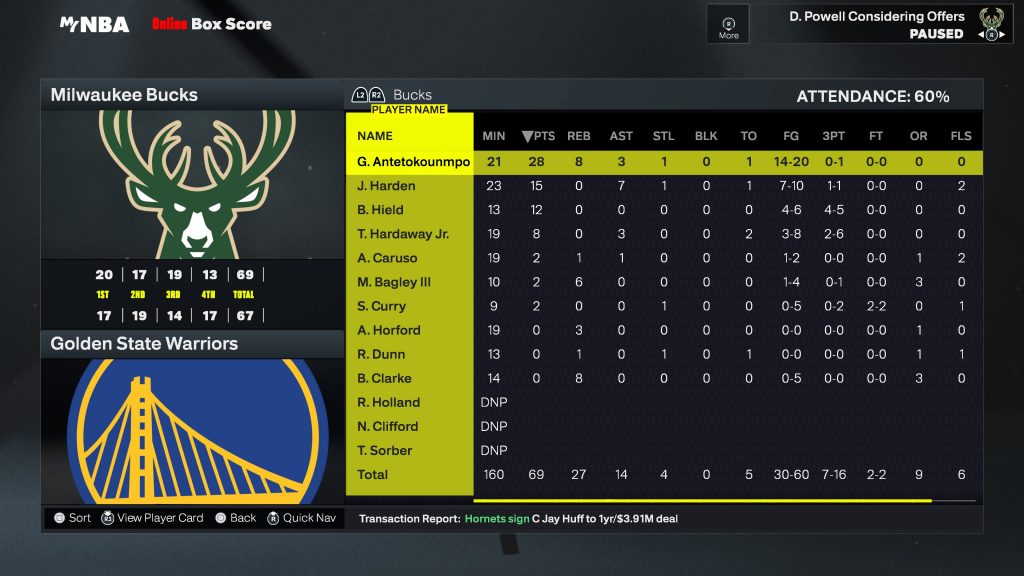Viewport: 1024px width, 576px height.
Task: Select A. Caruso's row
Action: click(386, 258)
